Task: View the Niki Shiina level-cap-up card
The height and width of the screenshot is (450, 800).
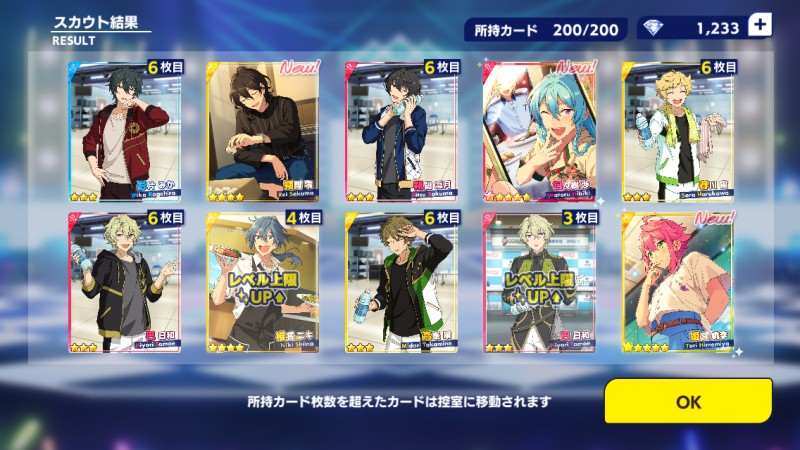Action: point(264,282)
